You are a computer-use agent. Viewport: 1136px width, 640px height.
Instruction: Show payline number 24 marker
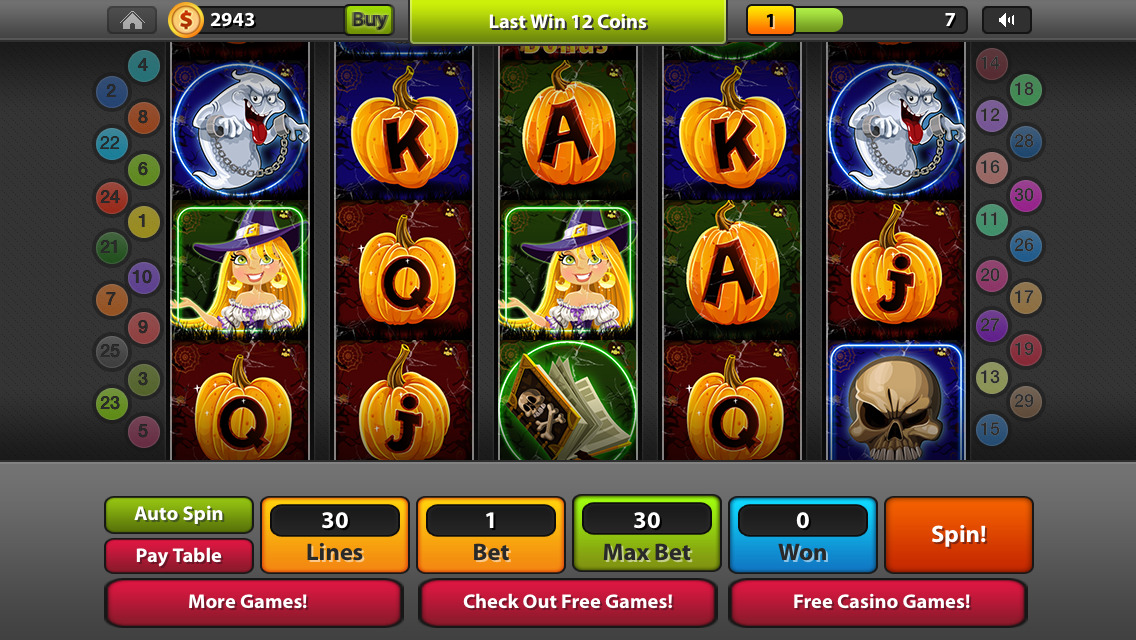click(x=111, y=197)
